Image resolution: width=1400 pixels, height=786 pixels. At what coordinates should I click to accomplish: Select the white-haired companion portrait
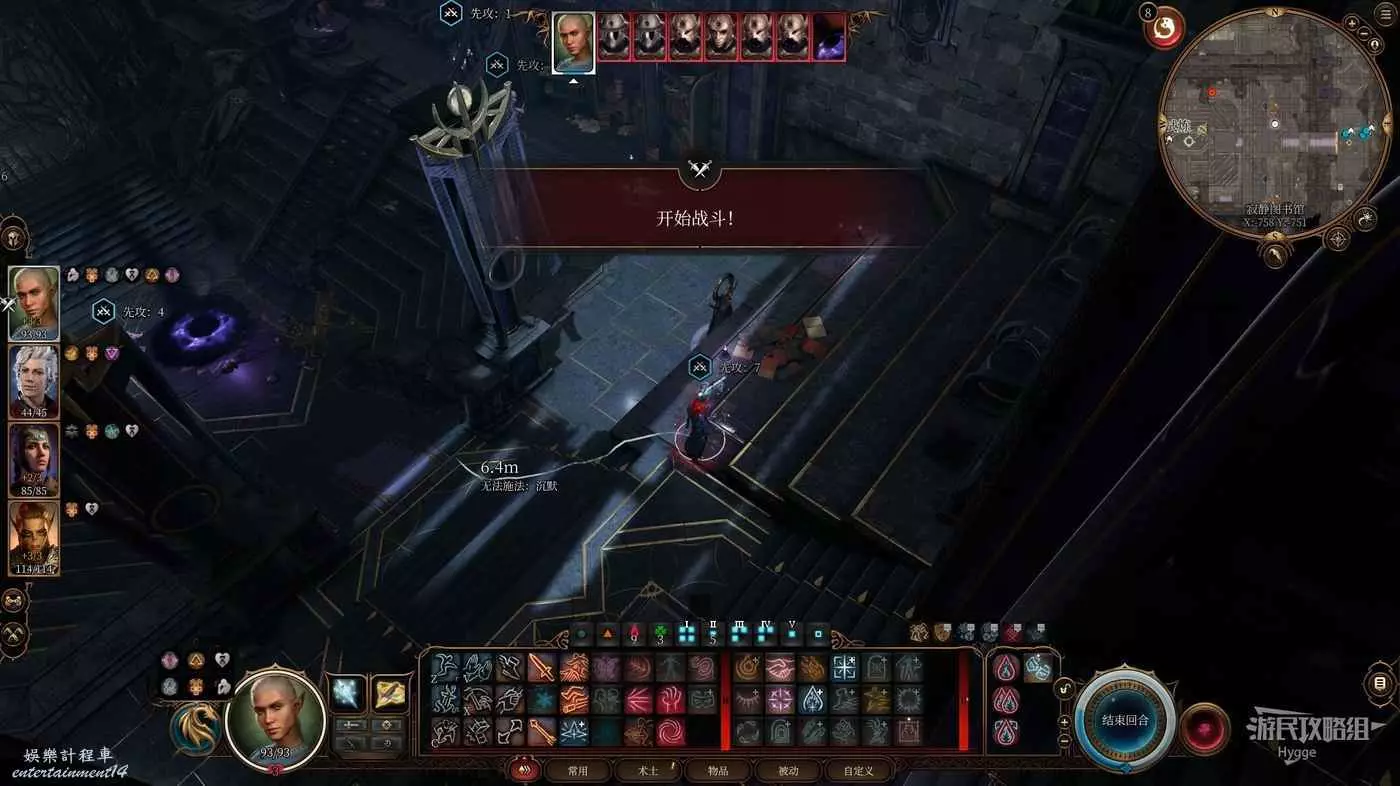coord(34,380)
